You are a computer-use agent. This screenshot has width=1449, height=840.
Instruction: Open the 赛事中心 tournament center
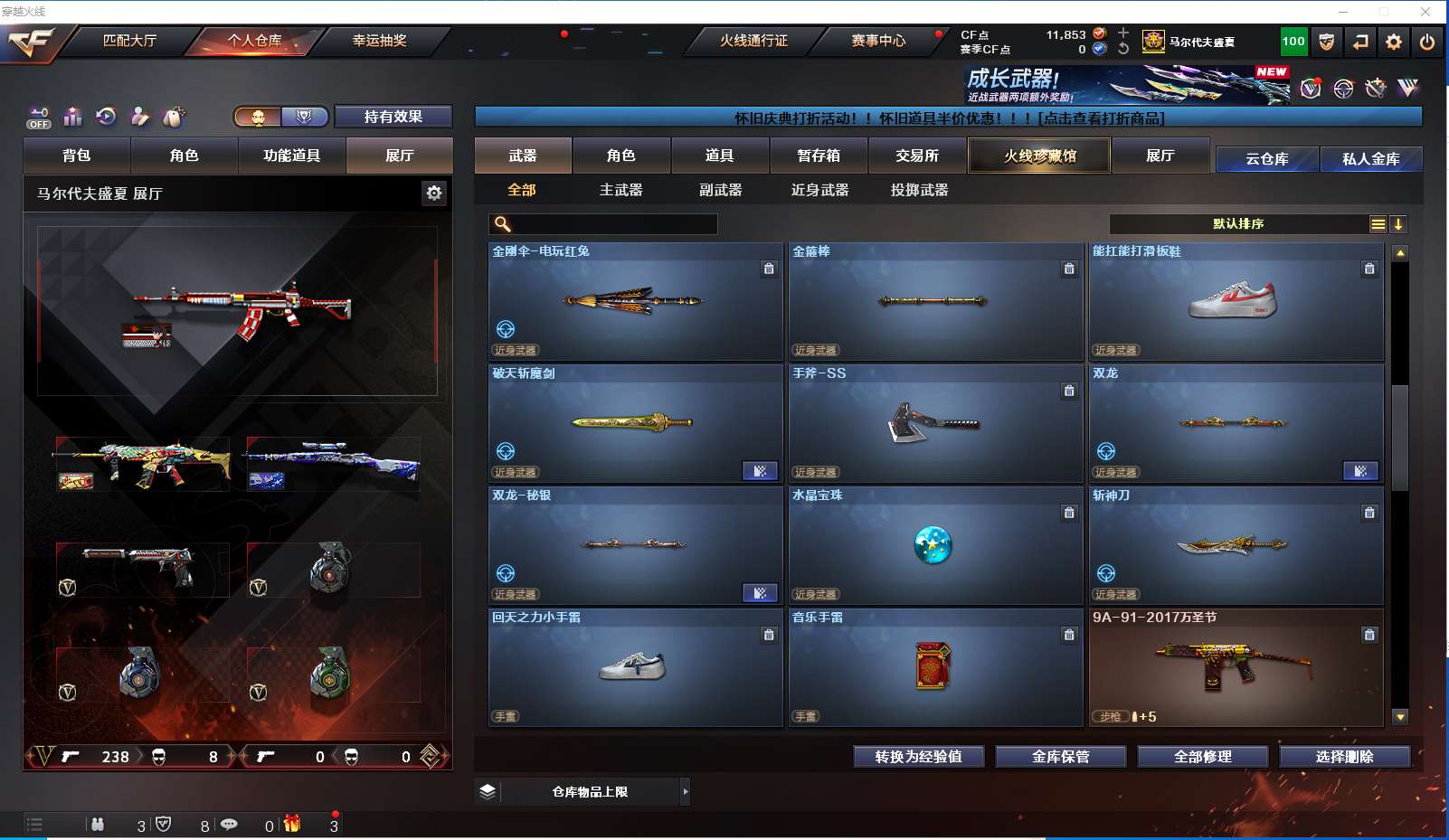[877, 41]
